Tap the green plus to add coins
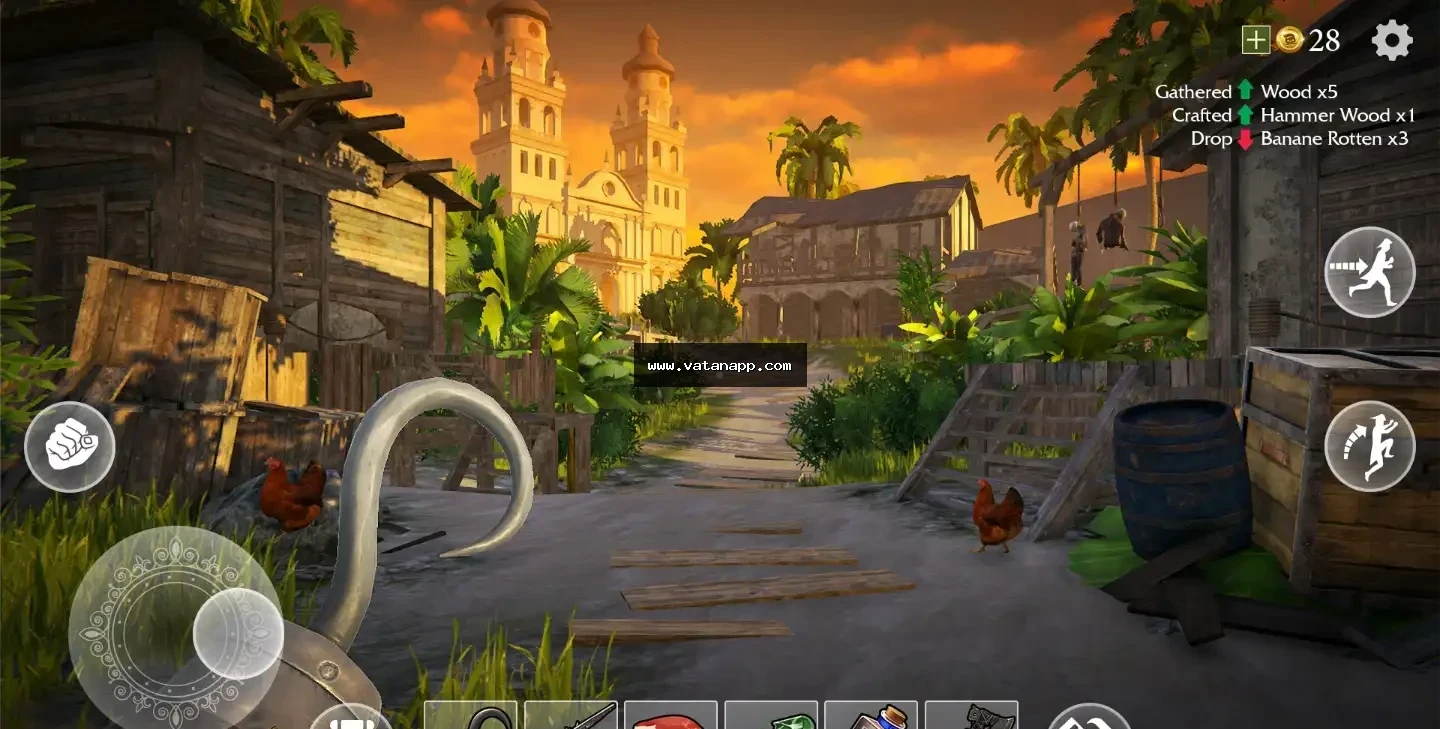This screenshot has height=729, width=1440. [1255, 40]
